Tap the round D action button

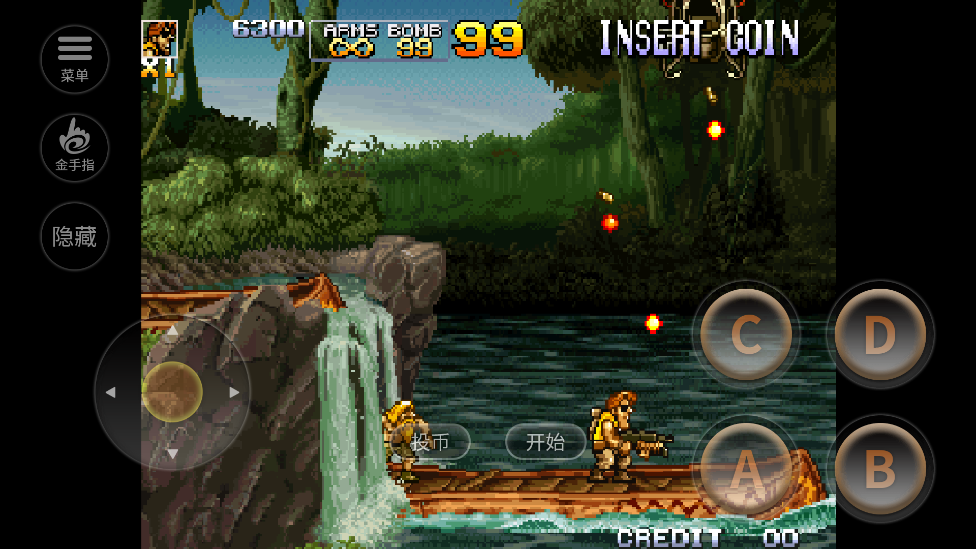pos(879,335)
